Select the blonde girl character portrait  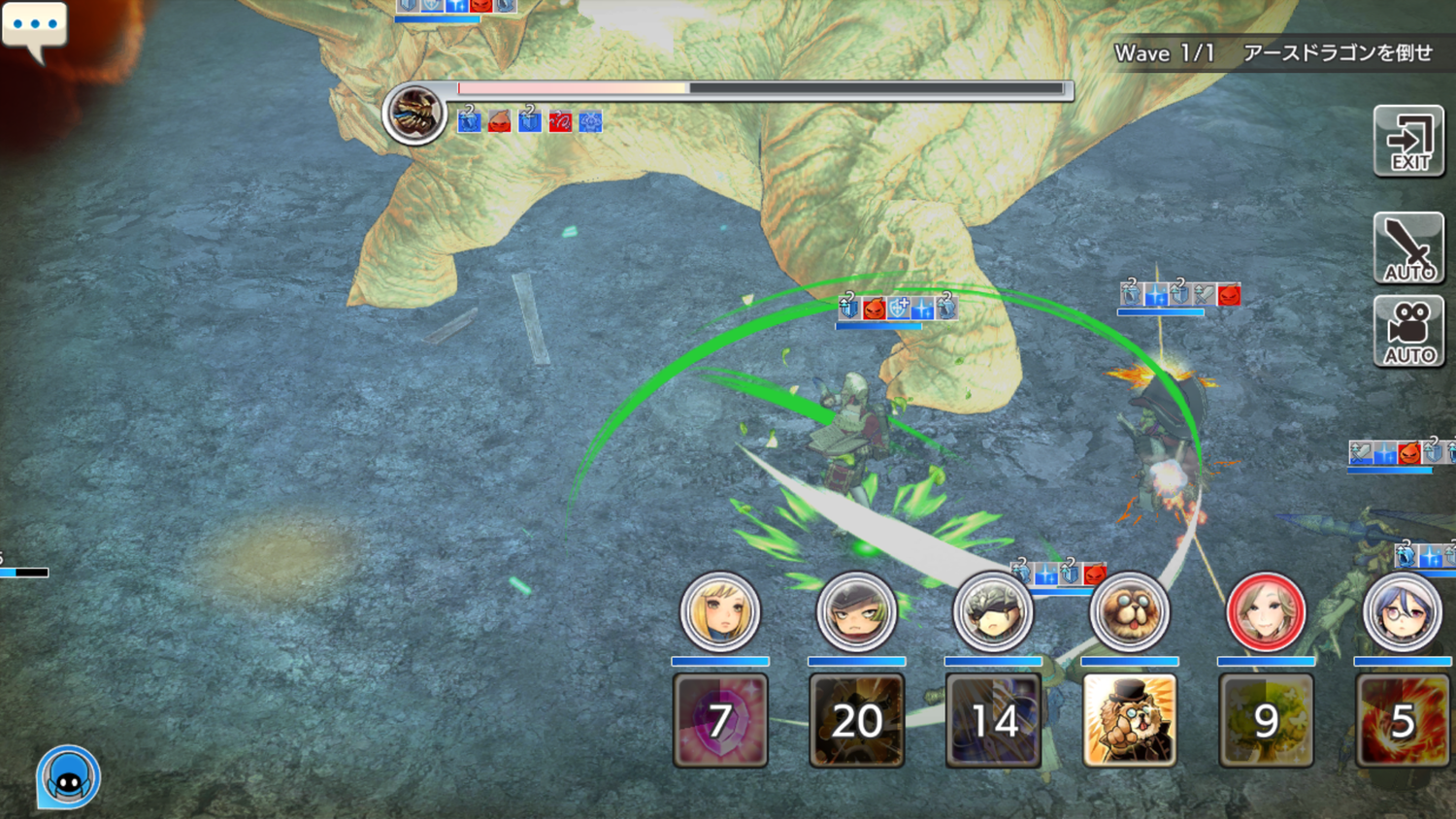pos(719,612)
